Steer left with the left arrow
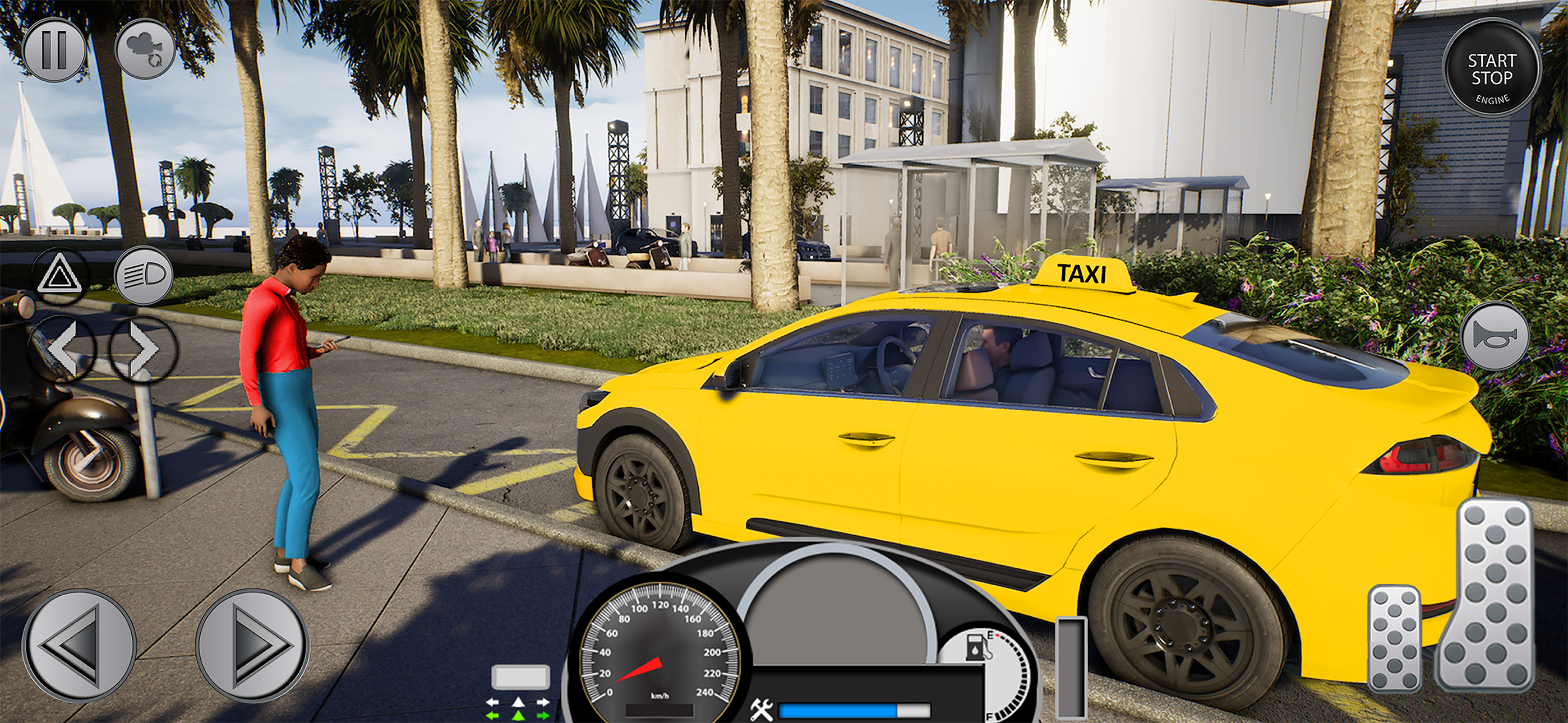The width and height of the screenshot is (1568, 723). 79,646
